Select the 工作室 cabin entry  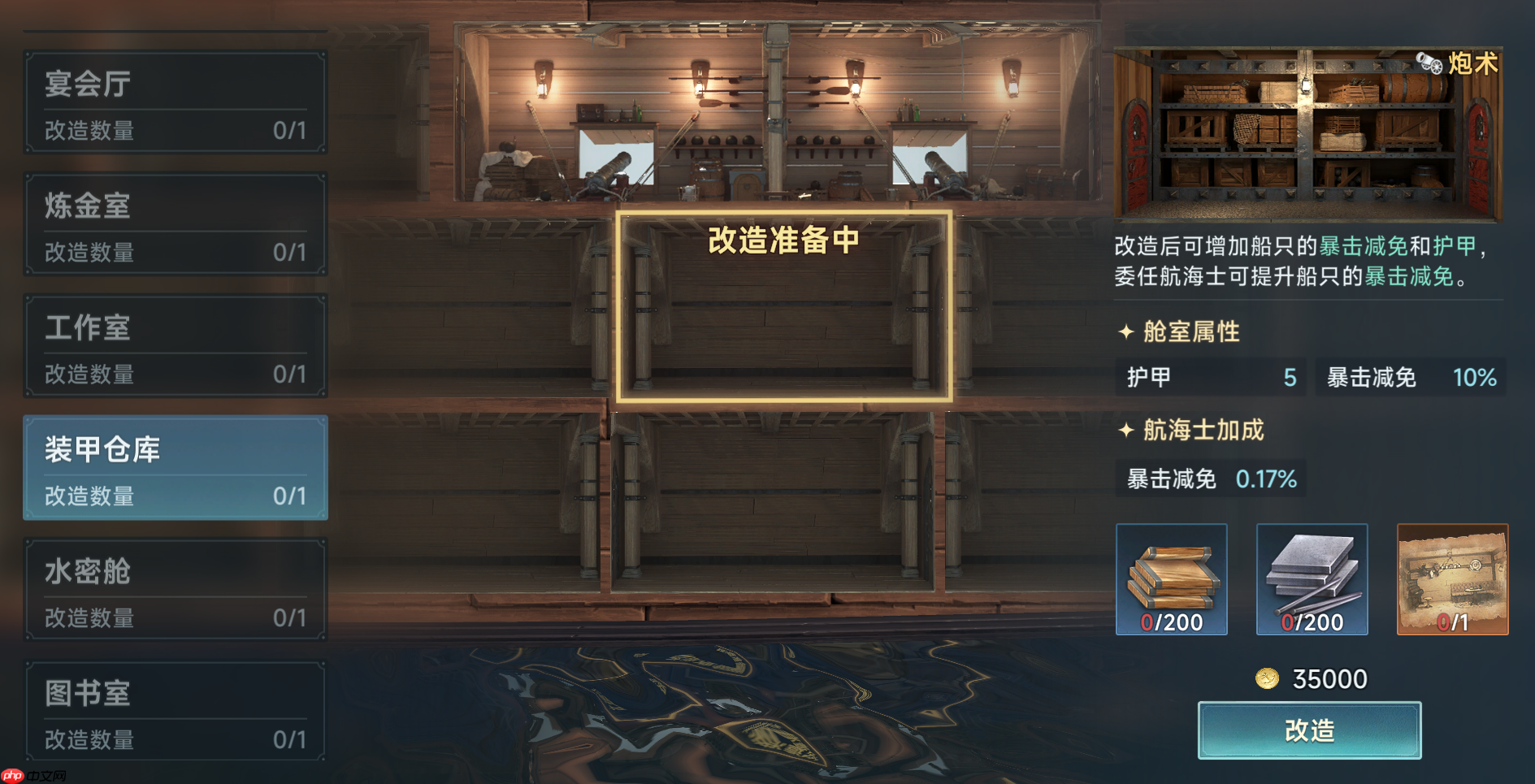point(175,346)
